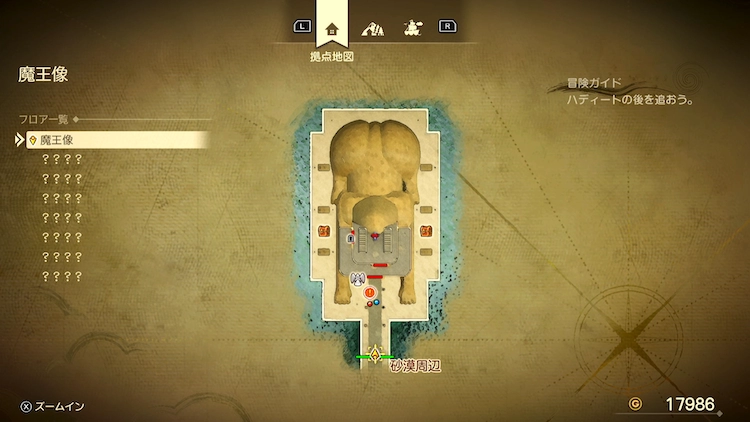Choose the 砂漠周辺 exit marker

pyautogui.click(x=376, y=355)
